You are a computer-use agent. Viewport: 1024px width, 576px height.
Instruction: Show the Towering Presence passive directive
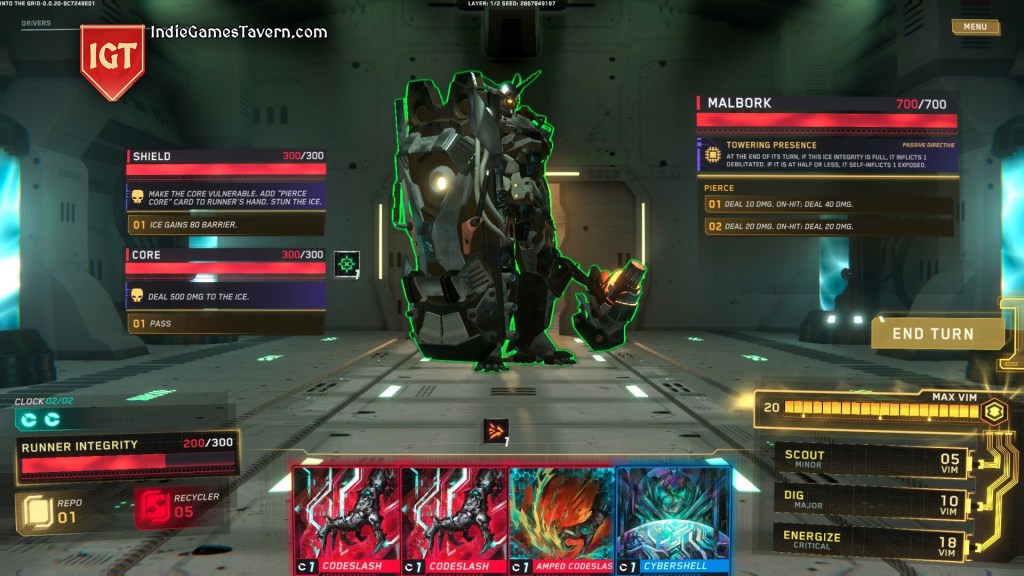coord(826,155)
